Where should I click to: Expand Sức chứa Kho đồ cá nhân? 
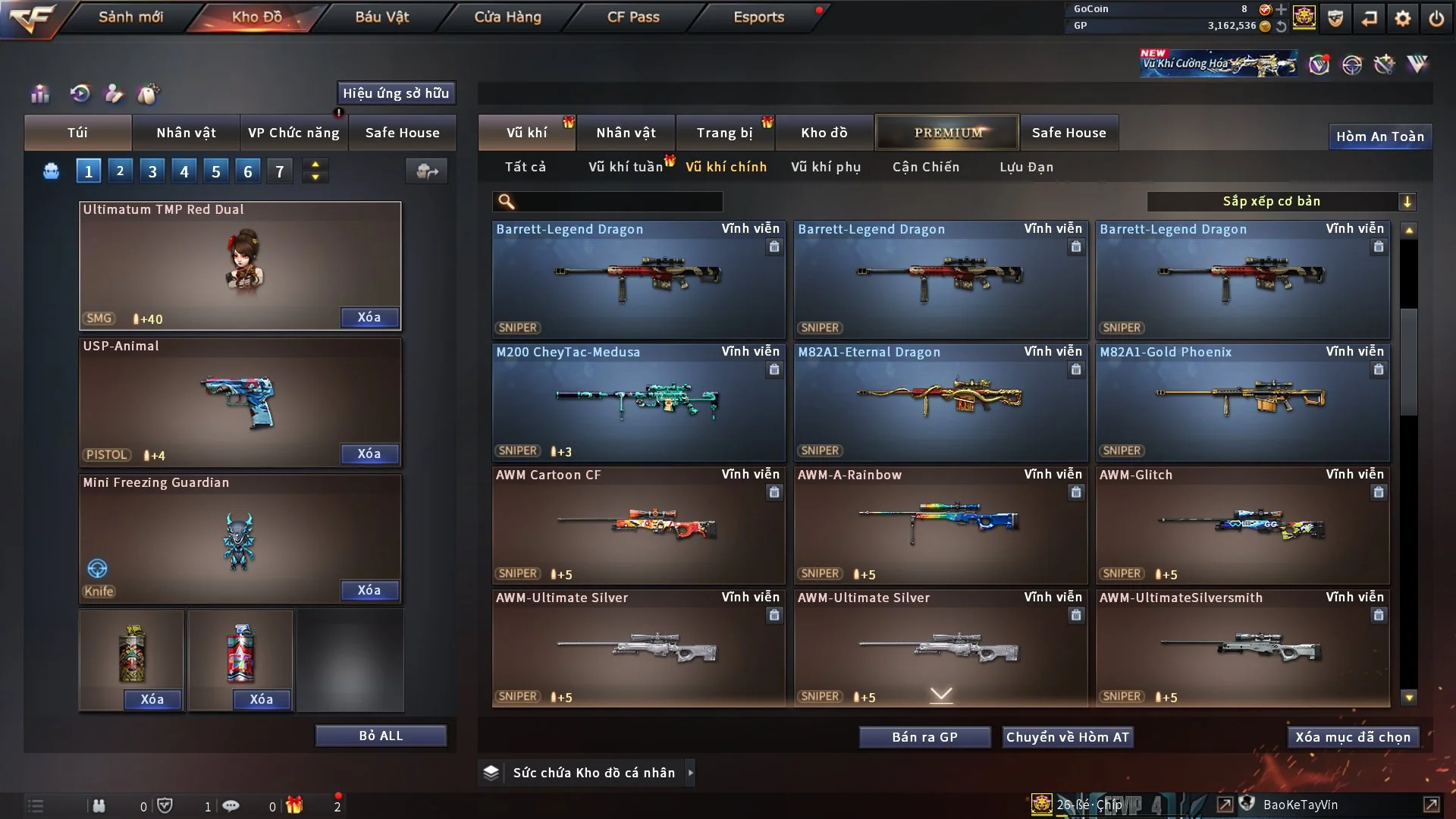[689, 773]
